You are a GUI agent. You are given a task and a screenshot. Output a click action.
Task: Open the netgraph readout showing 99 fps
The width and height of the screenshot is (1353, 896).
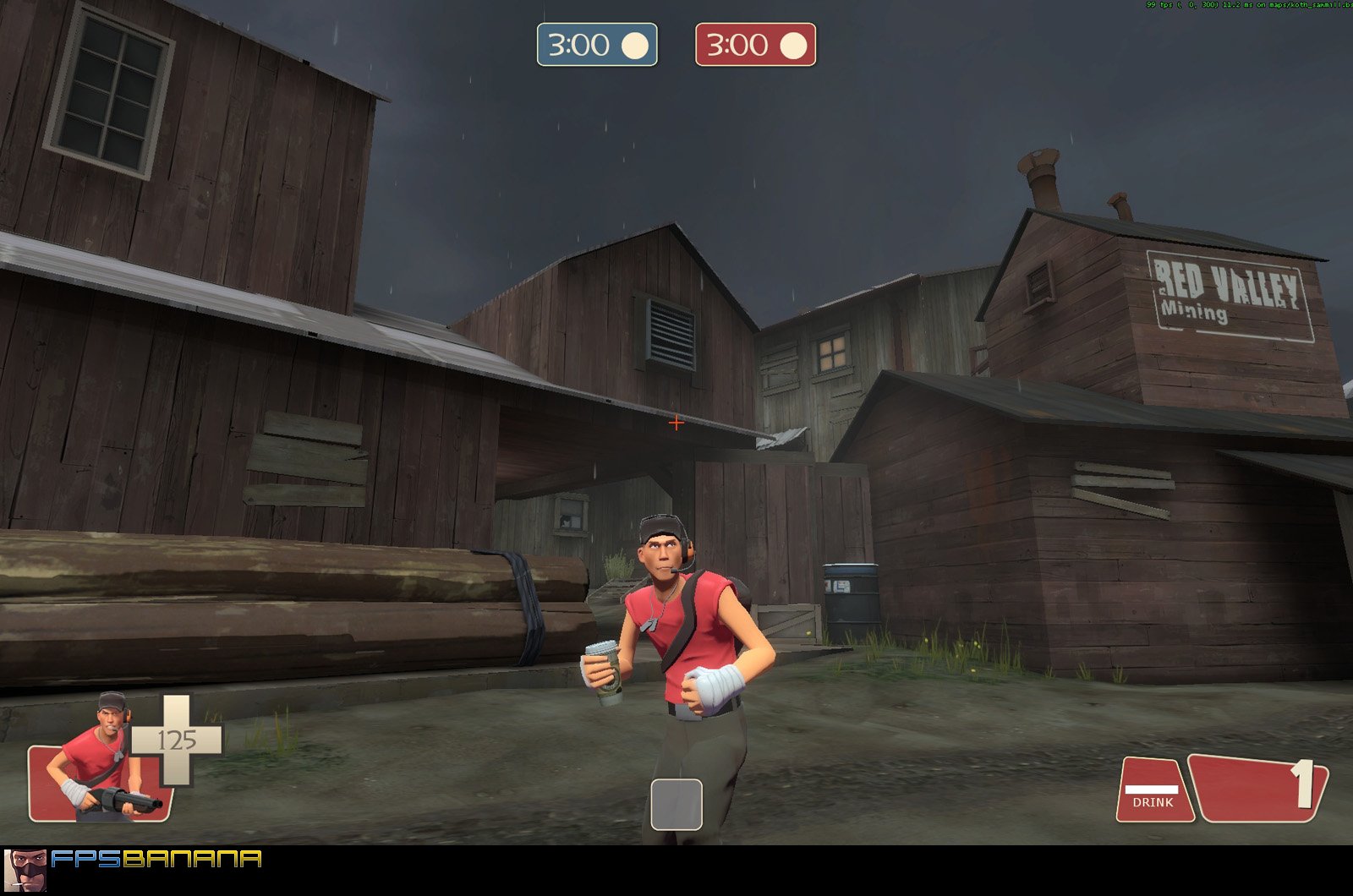1243,7
